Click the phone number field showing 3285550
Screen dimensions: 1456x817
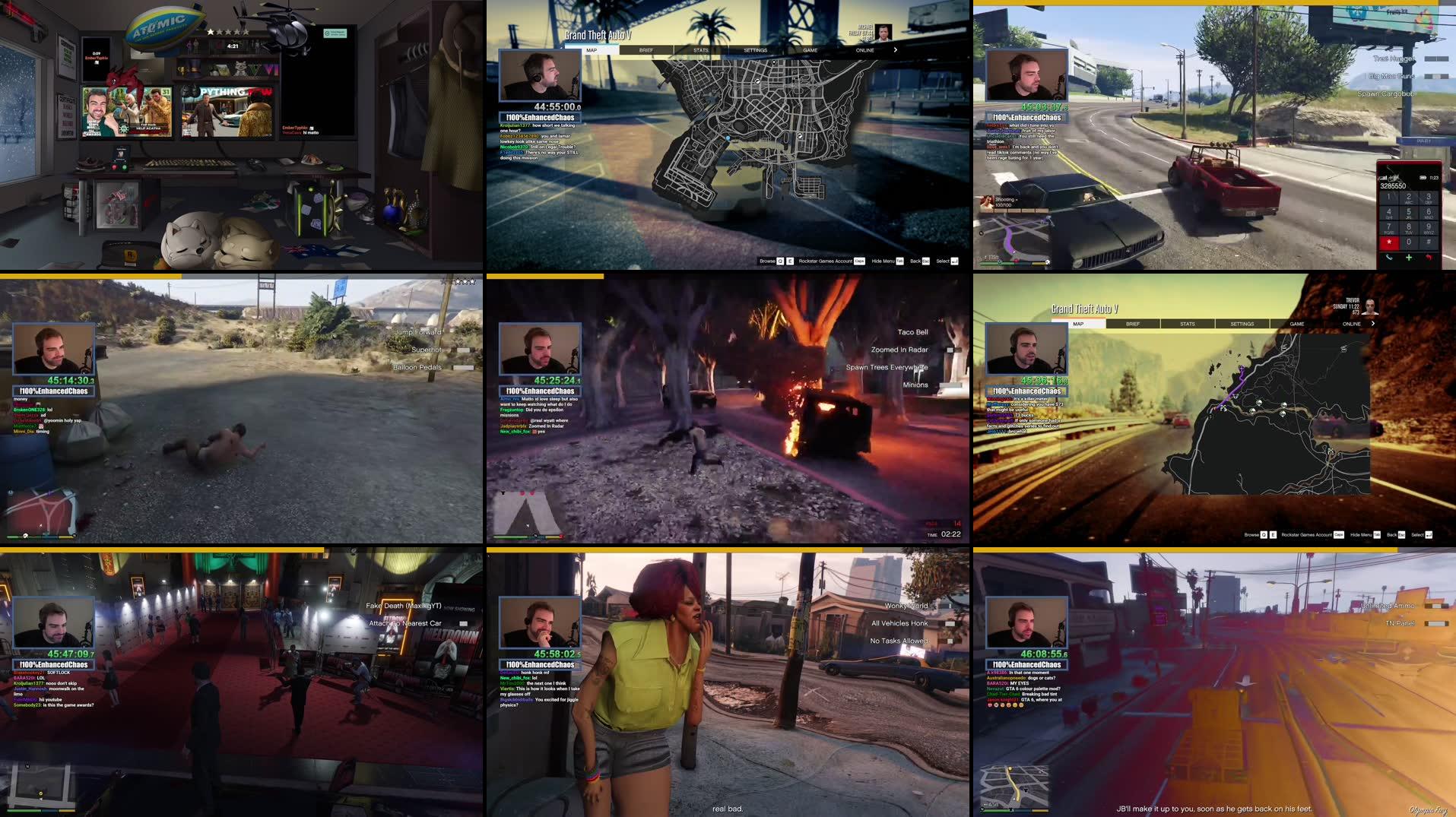click(1394, 185)
